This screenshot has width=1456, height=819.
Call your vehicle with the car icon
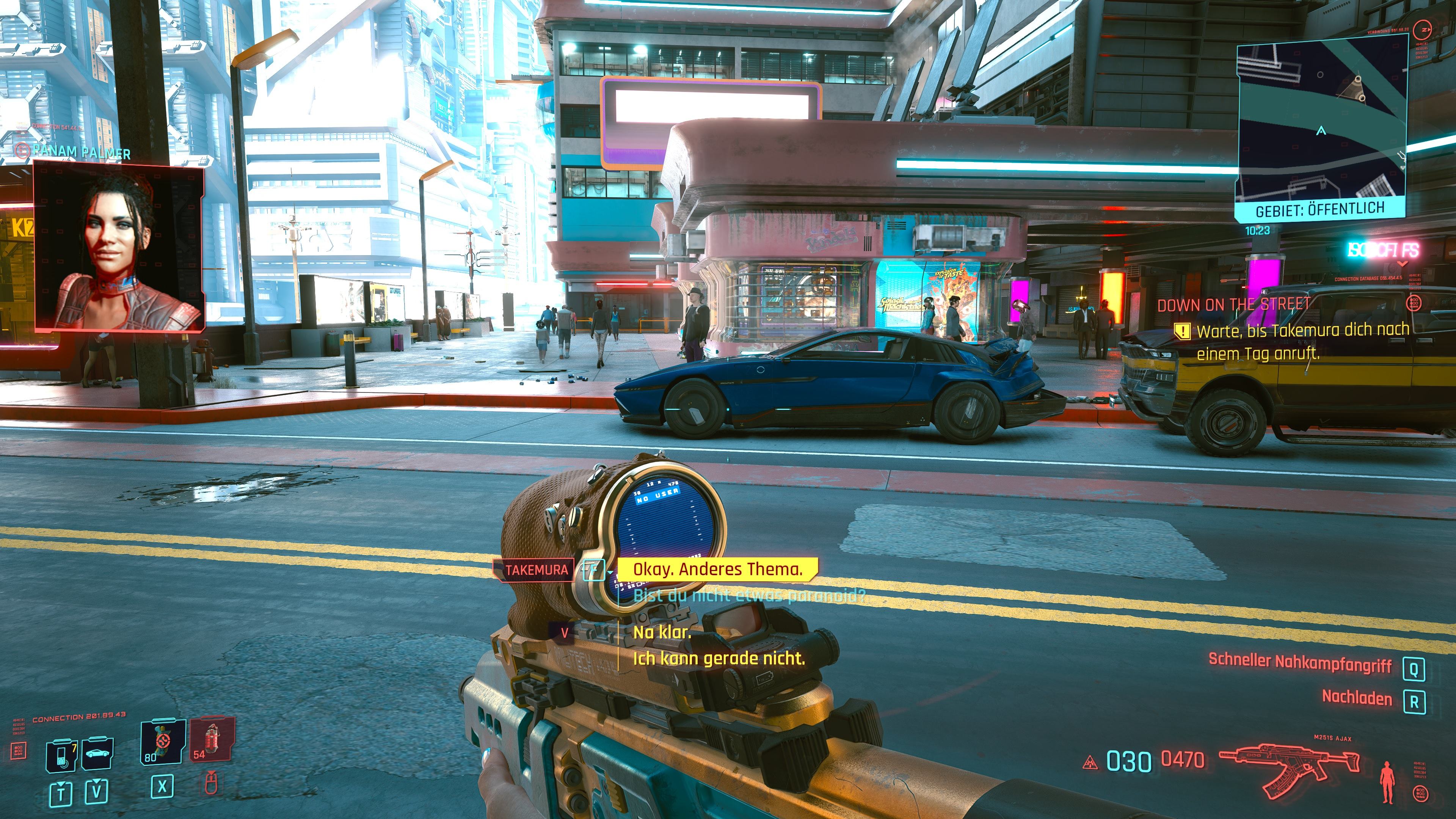[x=98, y=753]
